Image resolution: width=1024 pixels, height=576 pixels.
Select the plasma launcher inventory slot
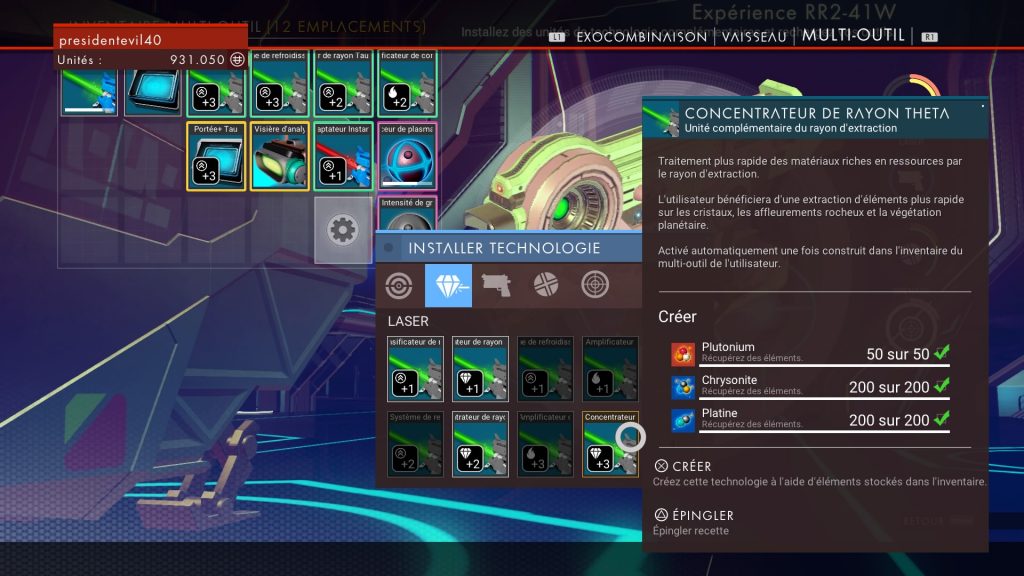pos(407,156)
